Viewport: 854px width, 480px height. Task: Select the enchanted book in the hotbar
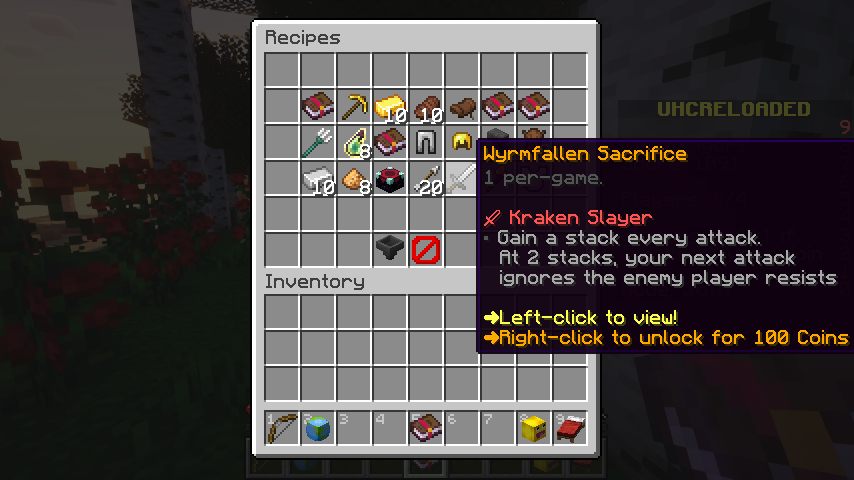point(426,428)
